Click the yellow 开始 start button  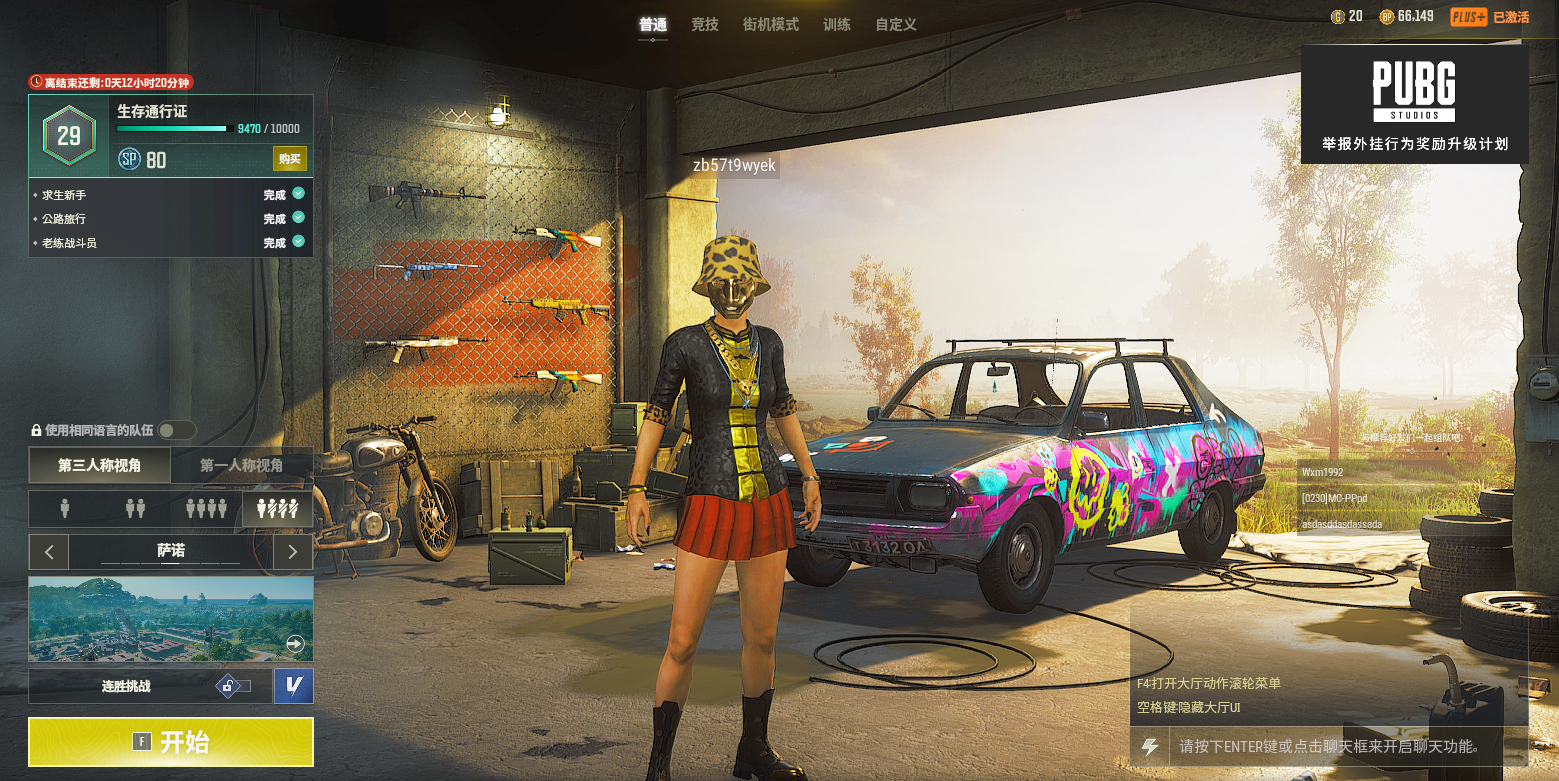170,742
